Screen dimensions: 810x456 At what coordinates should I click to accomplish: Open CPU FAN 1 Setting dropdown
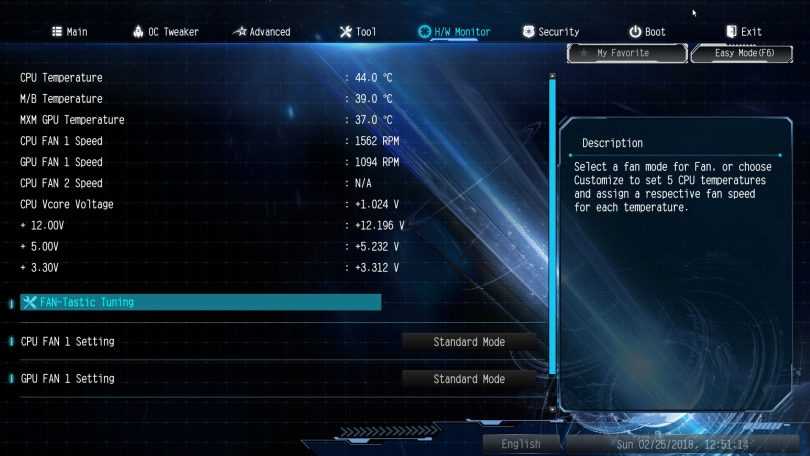(x=469, y=342)
